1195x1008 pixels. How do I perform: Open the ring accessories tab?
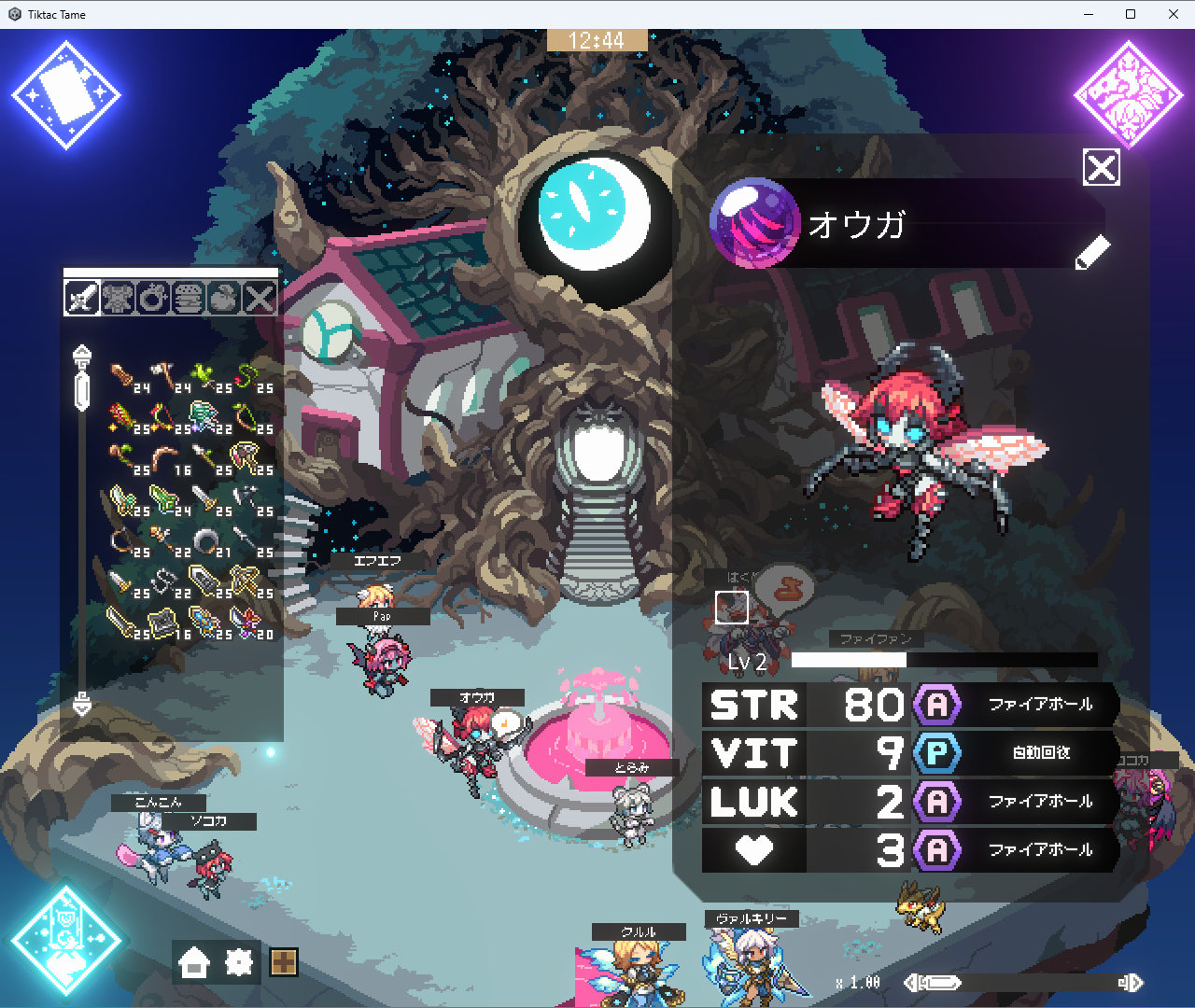tap(153, 299)
